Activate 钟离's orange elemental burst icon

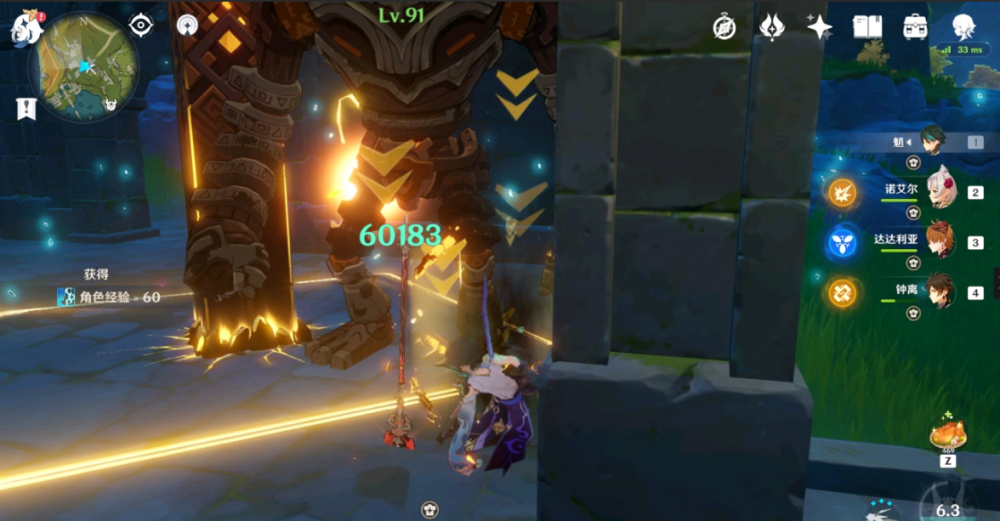tap(840, 292)
